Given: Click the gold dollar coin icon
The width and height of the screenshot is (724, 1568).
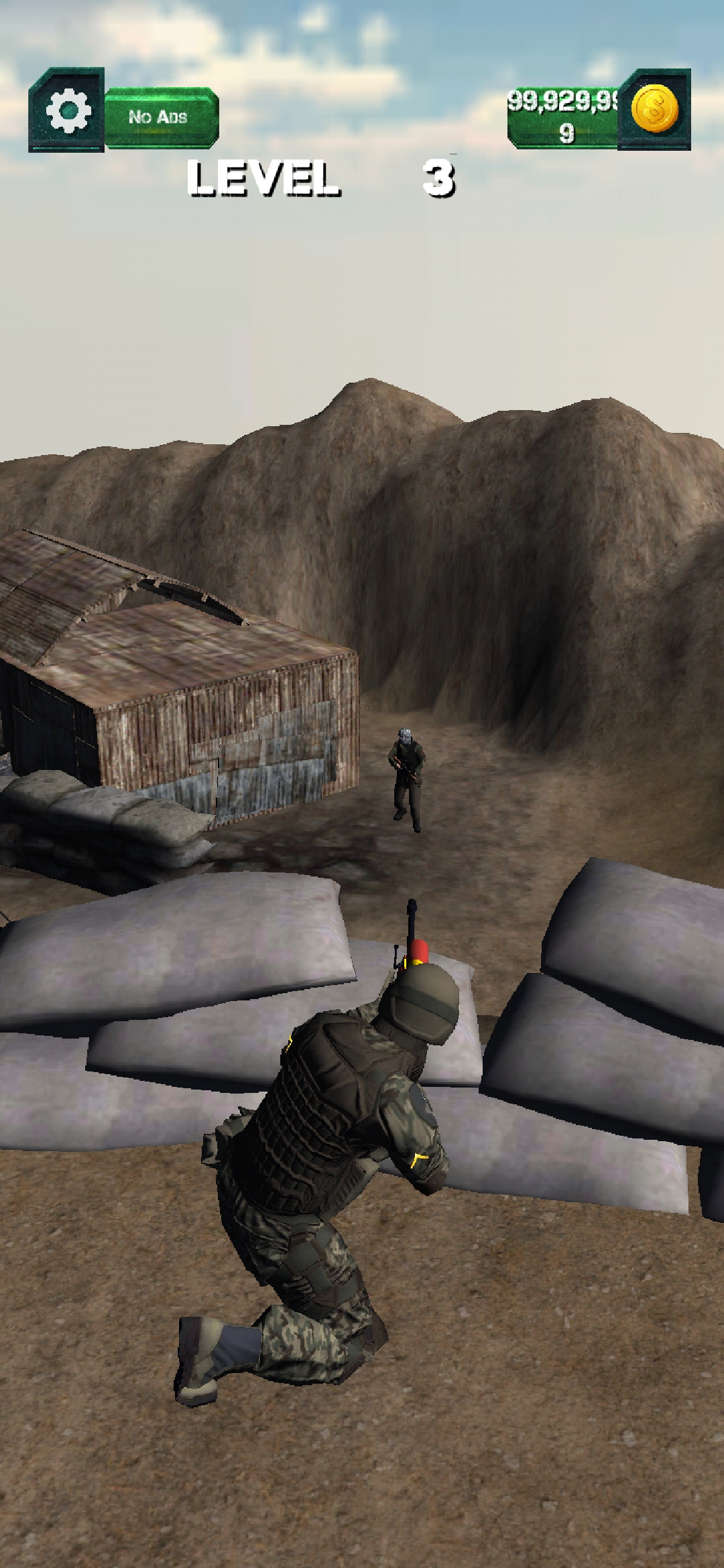Looking at the screenshot, I should (x=654, y=109).
